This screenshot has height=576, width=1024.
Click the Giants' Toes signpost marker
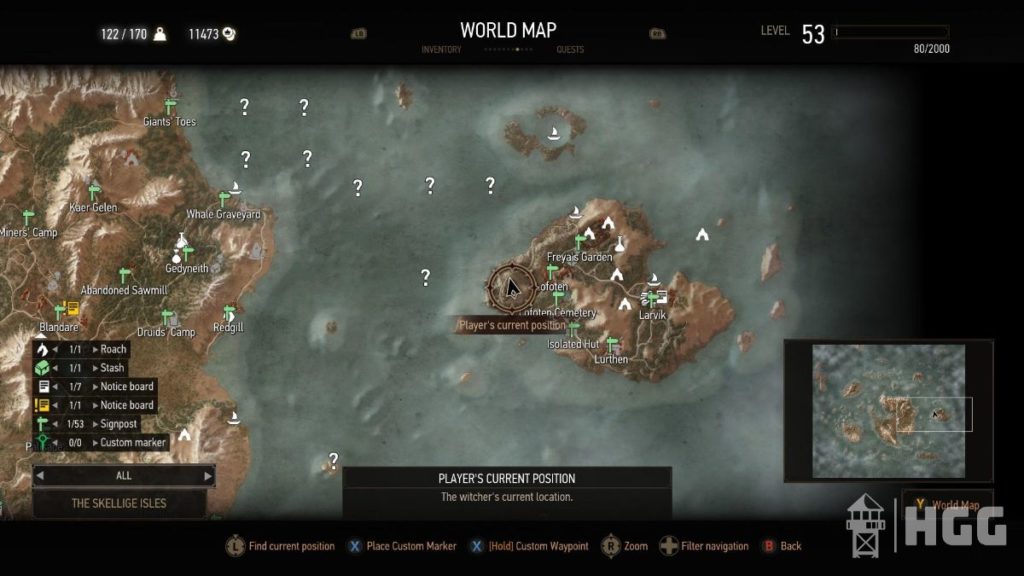pos(170,105)
